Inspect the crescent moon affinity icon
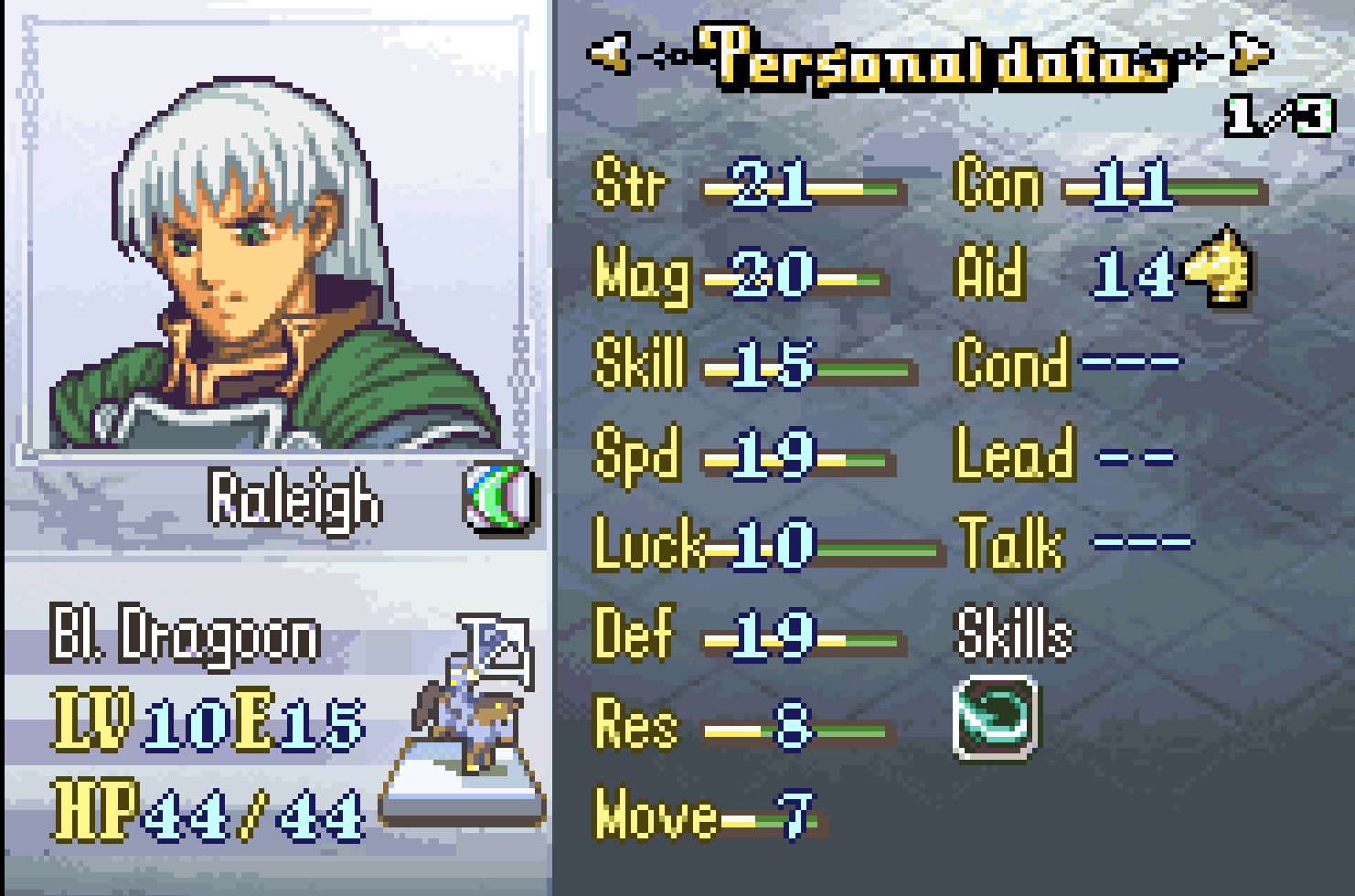This screenshot has height=896, width=1355. click(499, 496)
